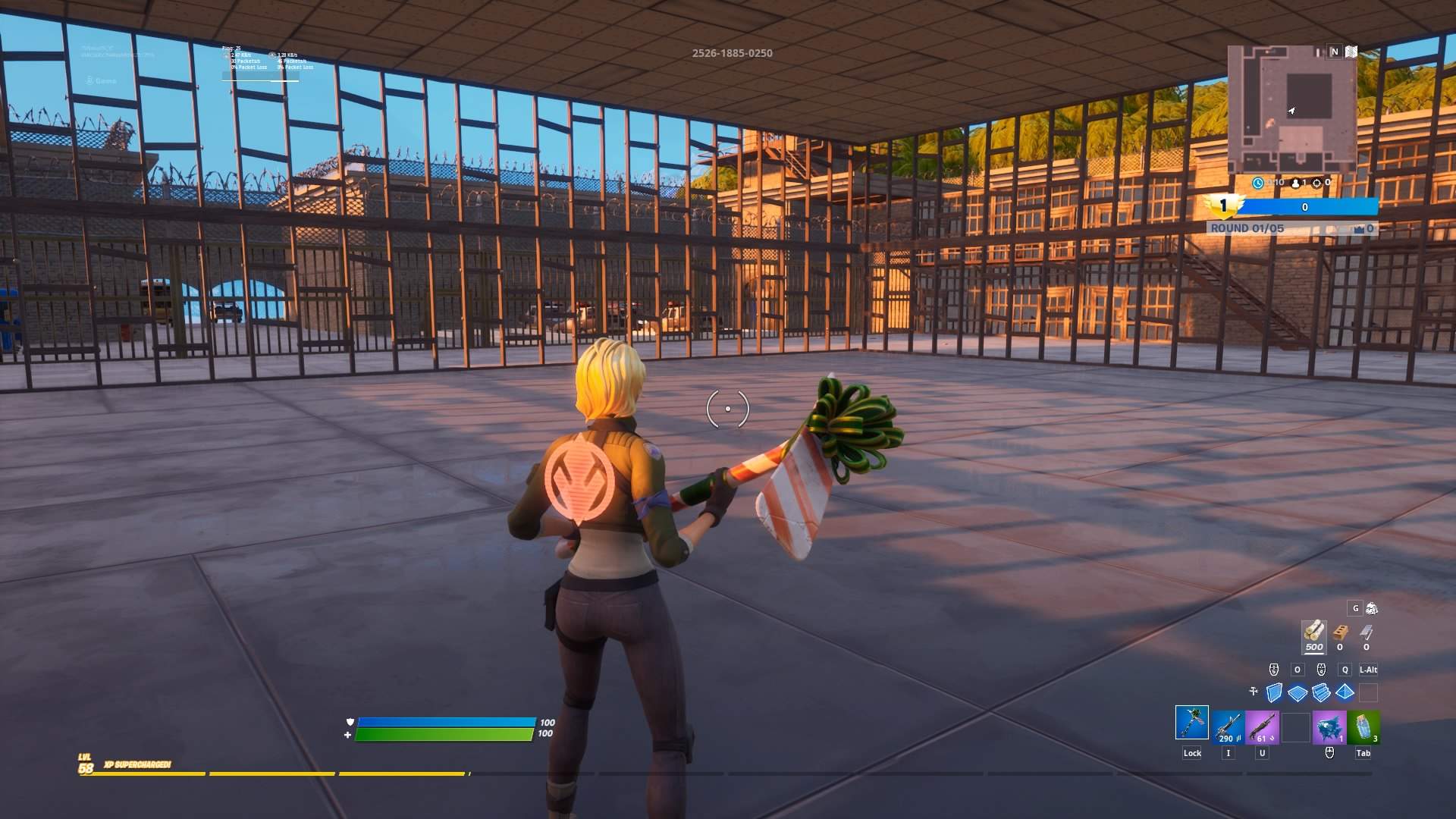Select the trap slot icon
Image resolution: width=1456 pixels, height=819 pixels.
(1369, 692)
